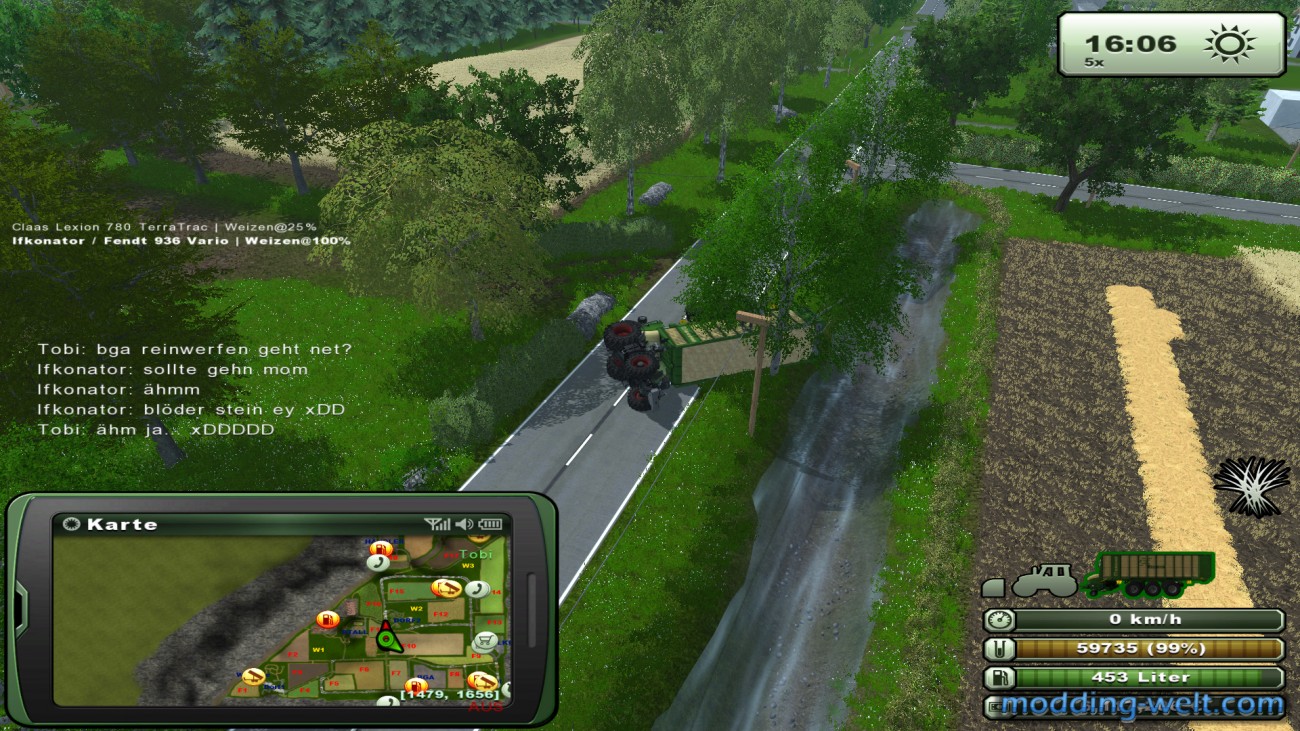1300x731 pixels.
Task: Click the shopping cart marker near LKW on the map
Action: 485,642
